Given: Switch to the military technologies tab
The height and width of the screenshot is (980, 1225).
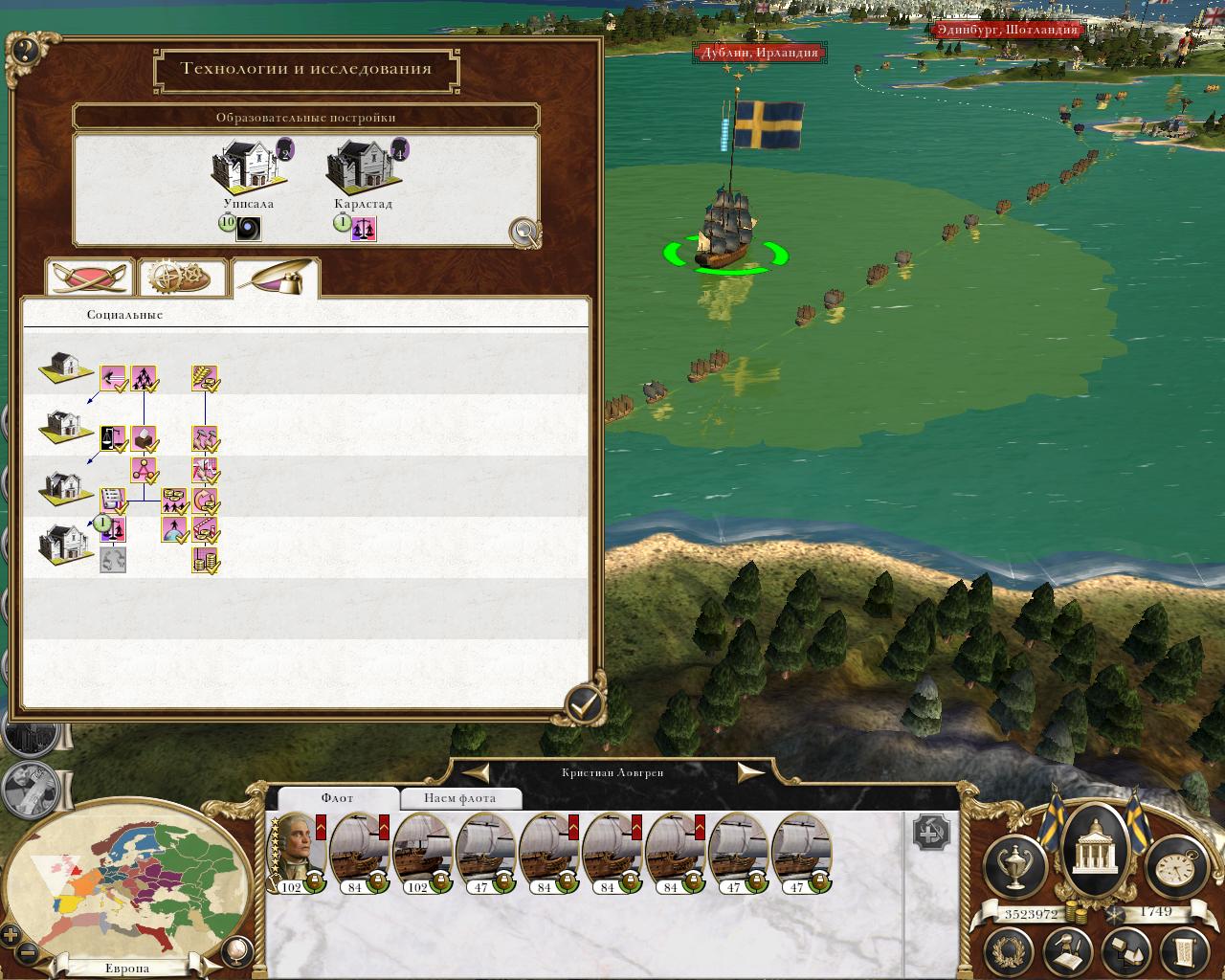Looking at the screenshot, I should (90, 278).
